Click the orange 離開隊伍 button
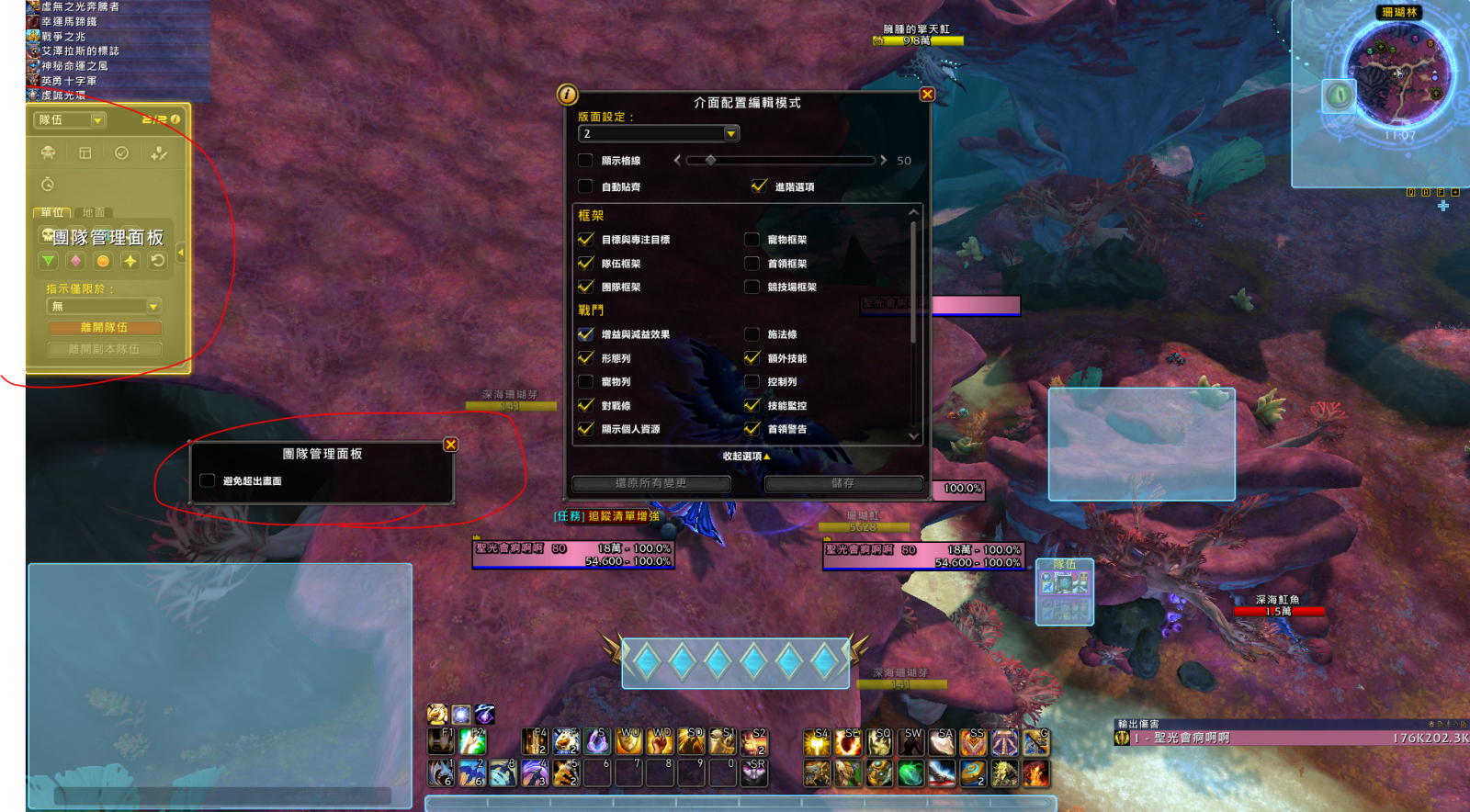1470x812 pixels. [105, 328]
